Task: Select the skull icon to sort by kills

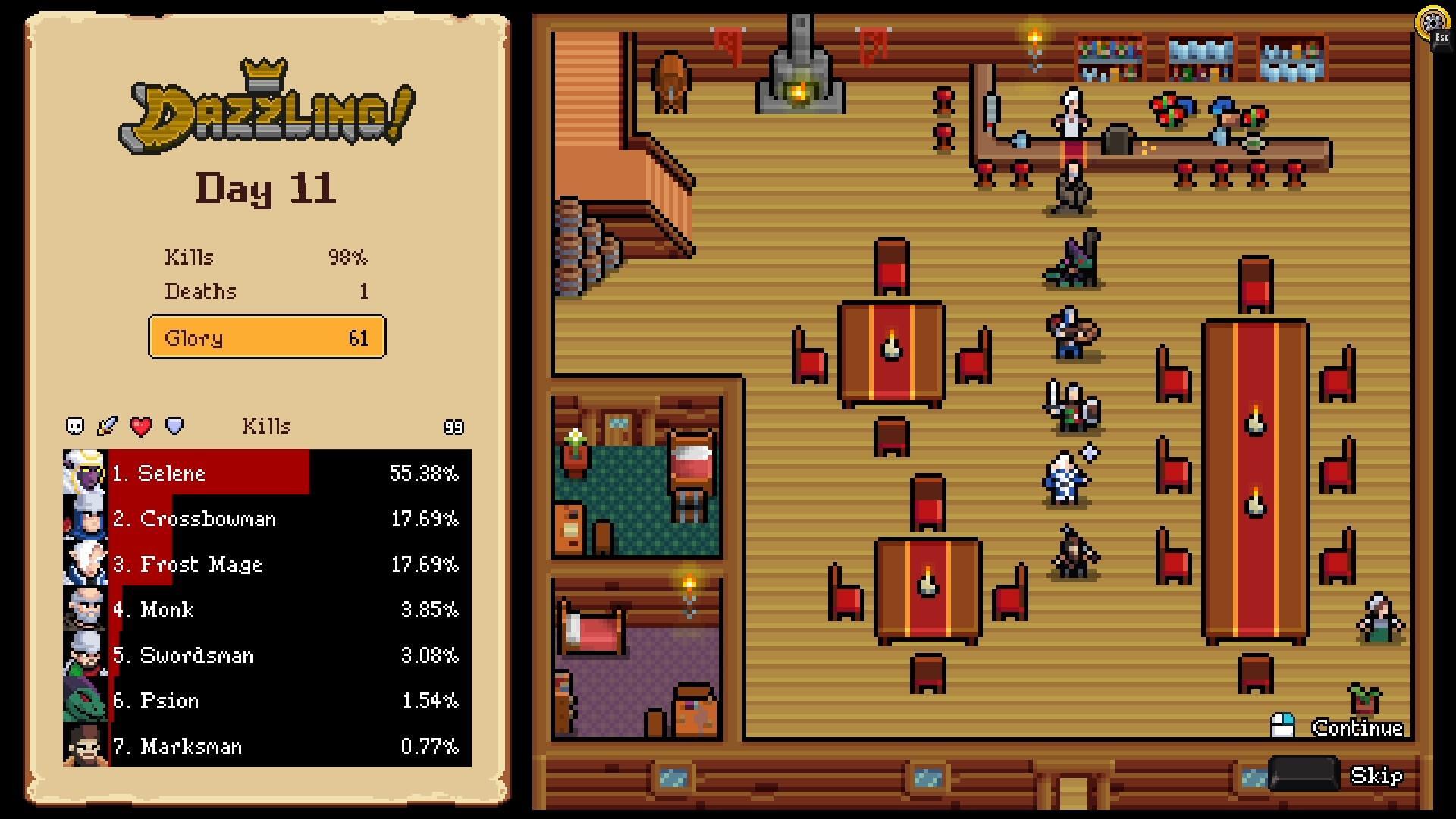Action: coord(74,425)
